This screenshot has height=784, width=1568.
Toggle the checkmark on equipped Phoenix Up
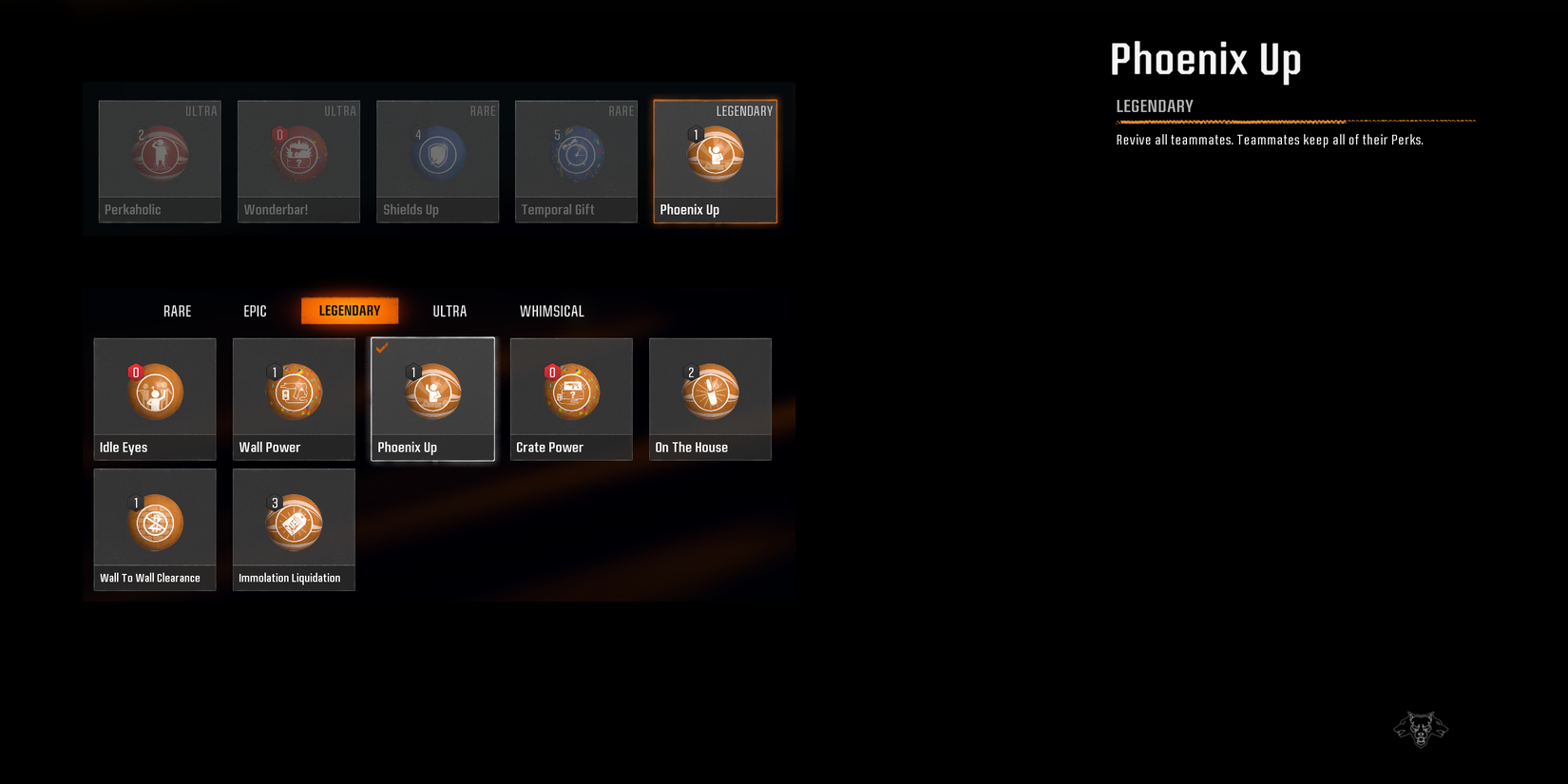(384, 350)
